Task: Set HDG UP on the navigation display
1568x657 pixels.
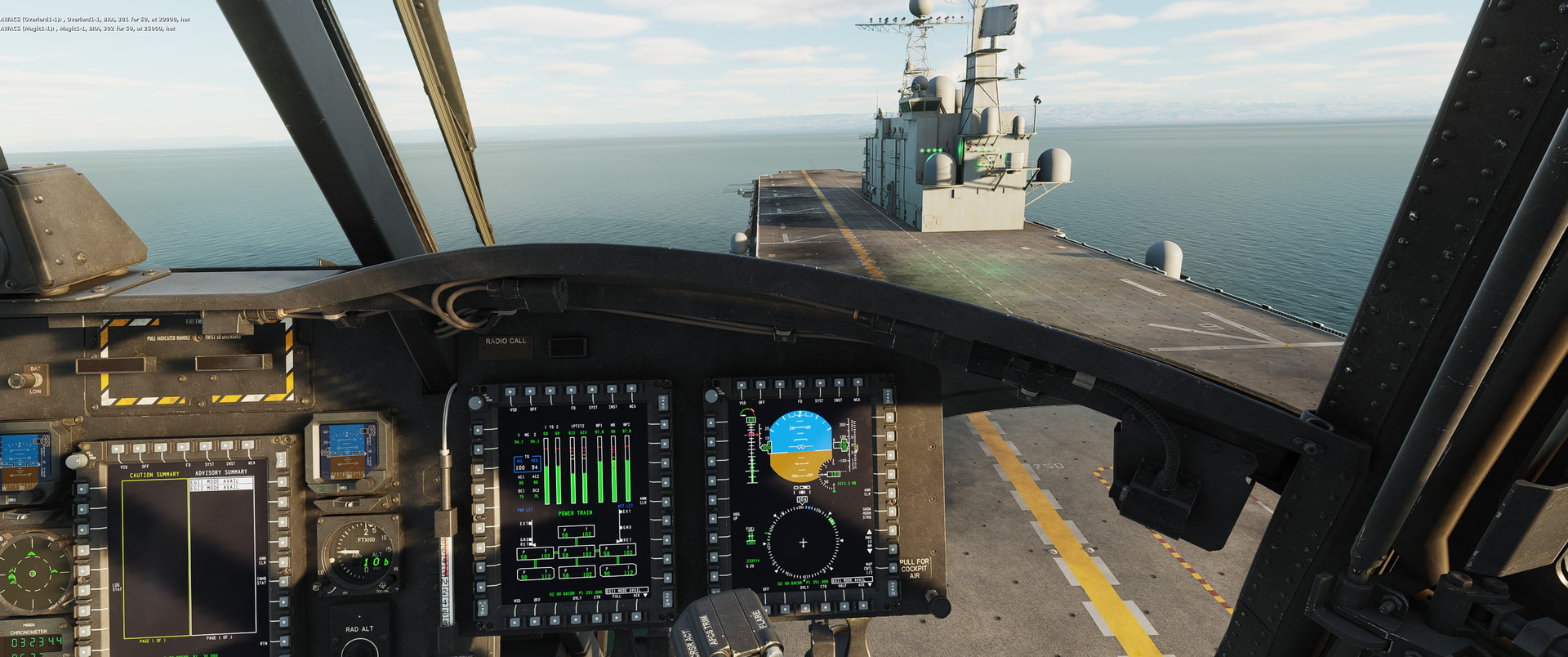Action: (712, 516)
